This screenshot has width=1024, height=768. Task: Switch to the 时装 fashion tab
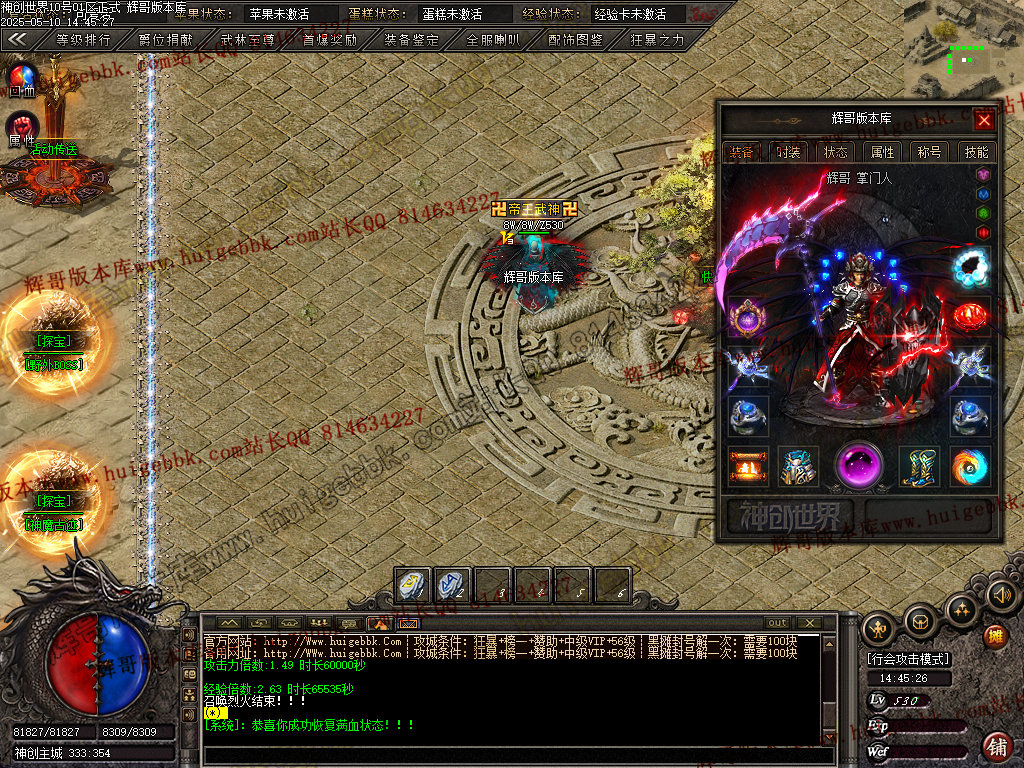789,152
